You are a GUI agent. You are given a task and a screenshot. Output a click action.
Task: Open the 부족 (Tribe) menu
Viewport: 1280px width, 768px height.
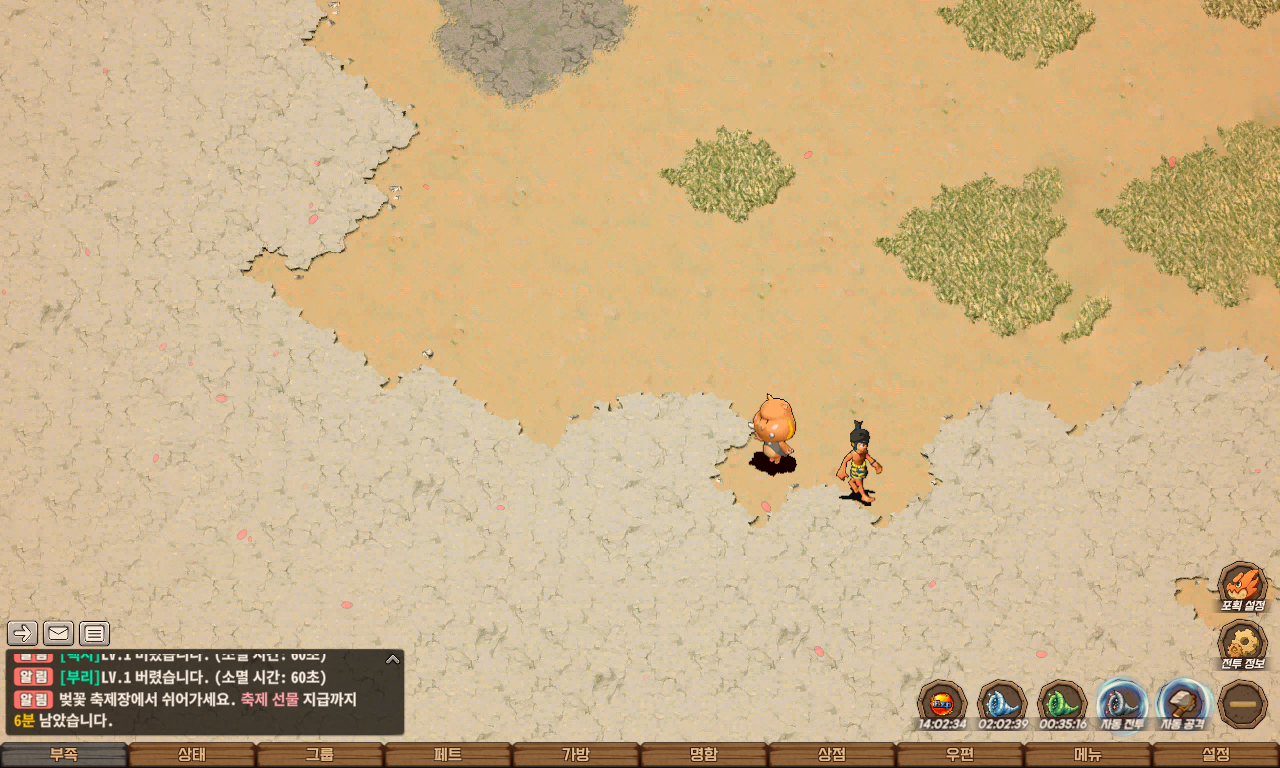click(x=64, y=755)
